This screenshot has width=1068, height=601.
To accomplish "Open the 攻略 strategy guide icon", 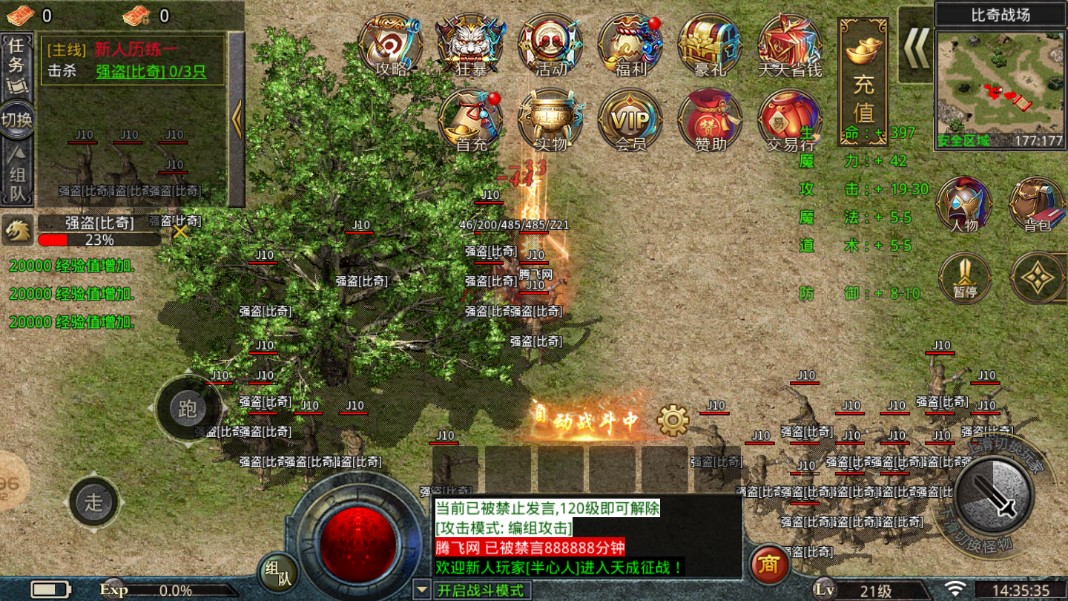I will 390,44.
